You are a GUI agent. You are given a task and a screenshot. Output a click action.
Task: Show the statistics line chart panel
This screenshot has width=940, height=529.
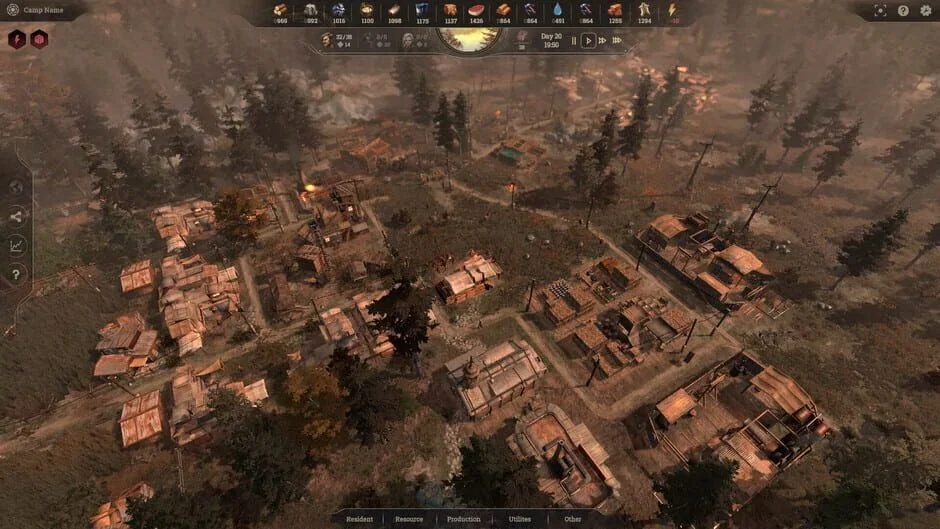coord(16,245)
